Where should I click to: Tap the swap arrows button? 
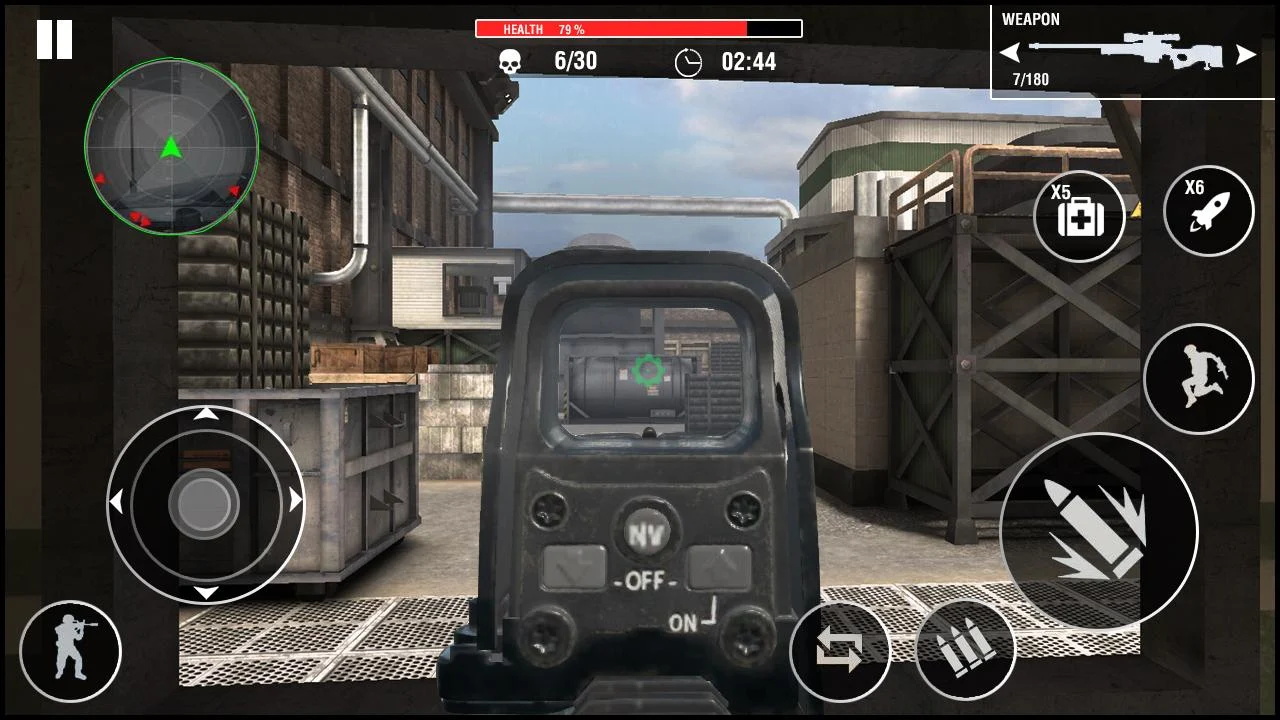pos(839,651)
